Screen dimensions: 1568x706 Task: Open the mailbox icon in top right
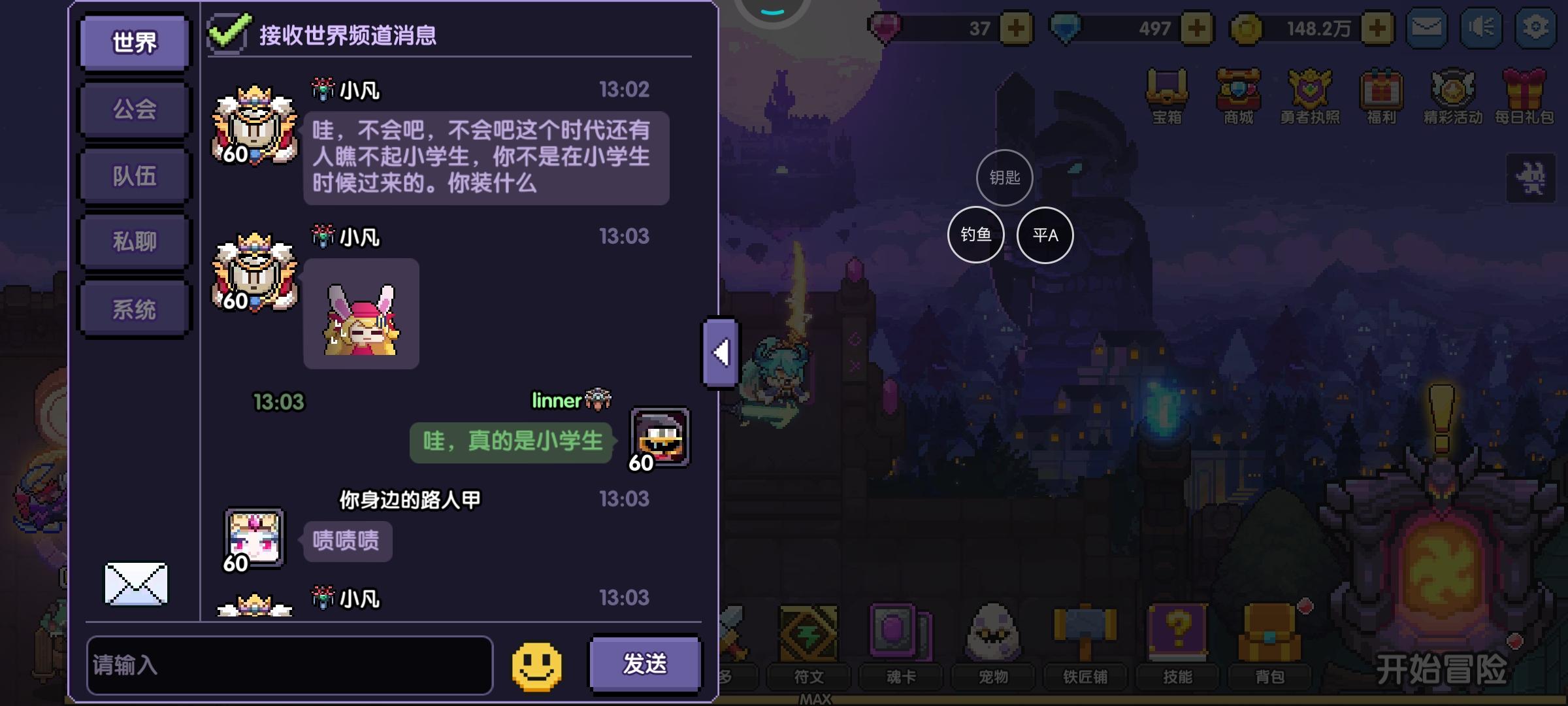pyautogui.click(x=1427, y=27)
